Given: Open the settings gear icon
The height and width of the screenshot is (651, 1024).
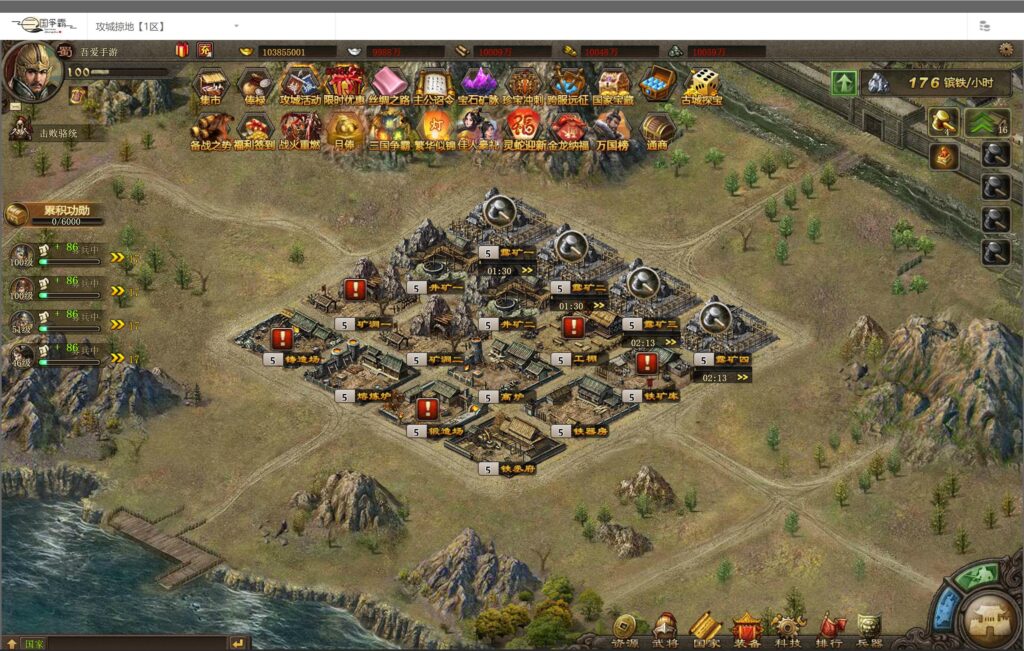Looking at the screenshot, I should [1006, 50].
